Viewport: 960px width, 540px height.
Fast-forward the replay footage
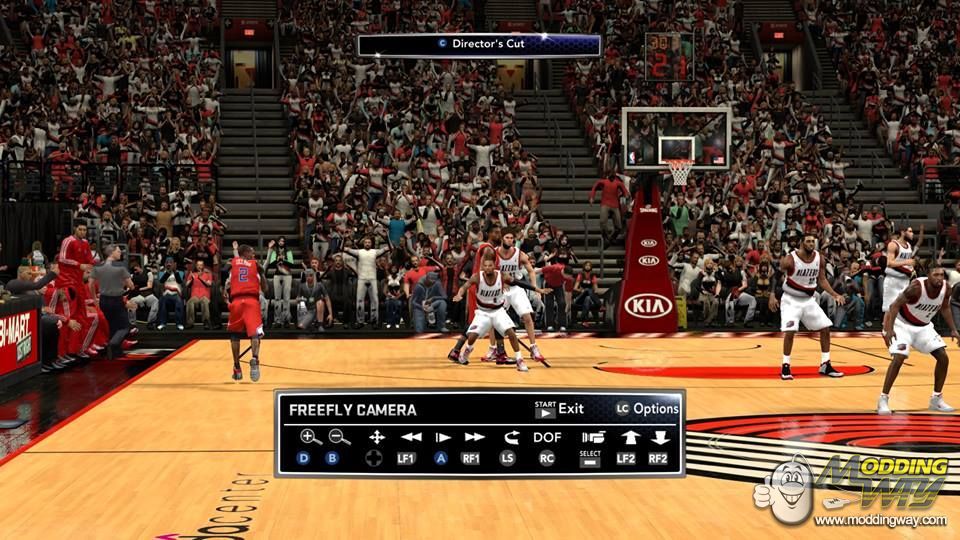pyautogui.click(x=474, y=437)
